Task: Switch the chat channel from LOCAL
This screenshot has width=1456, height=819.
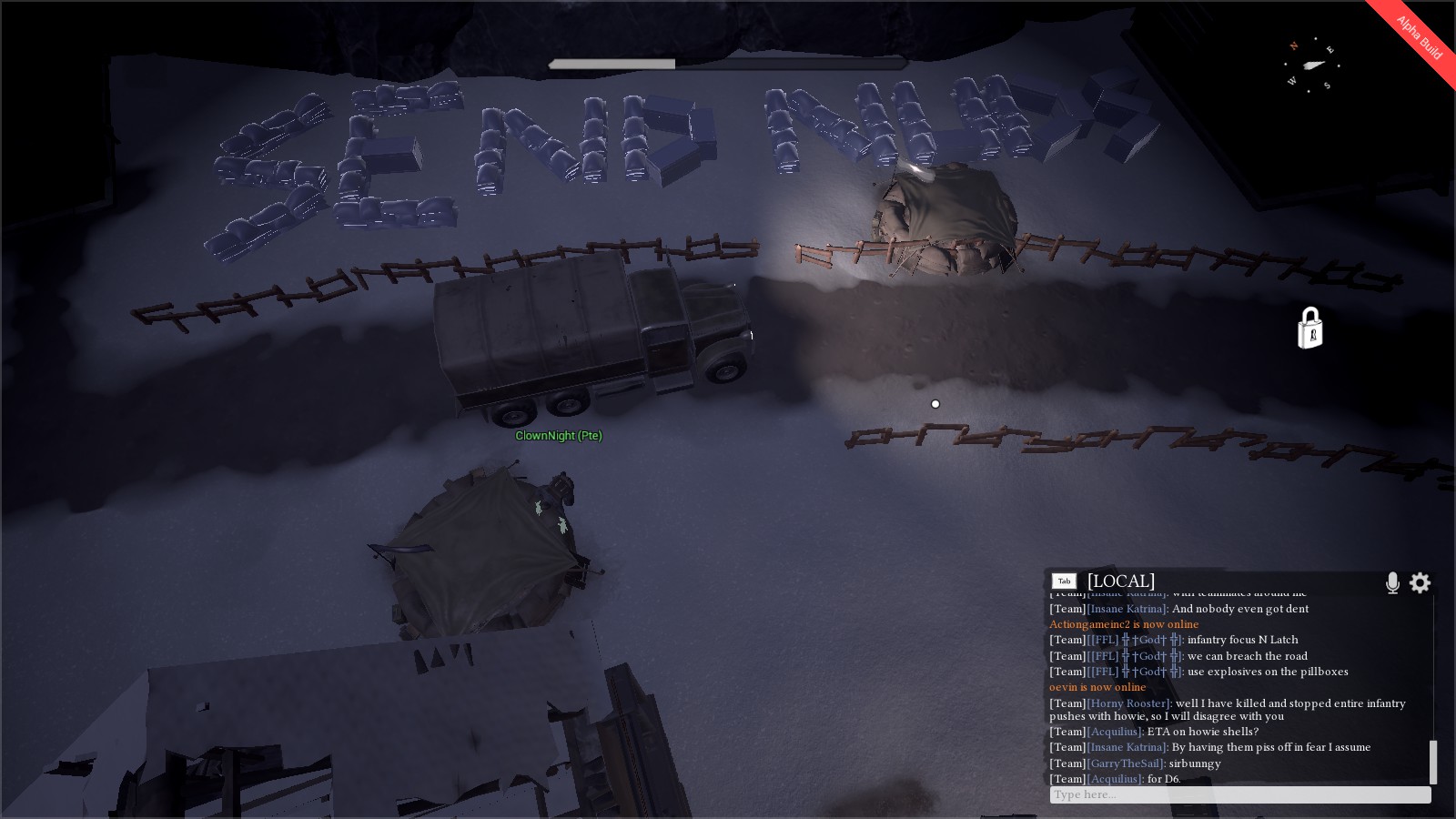Action: (1120, 581)
